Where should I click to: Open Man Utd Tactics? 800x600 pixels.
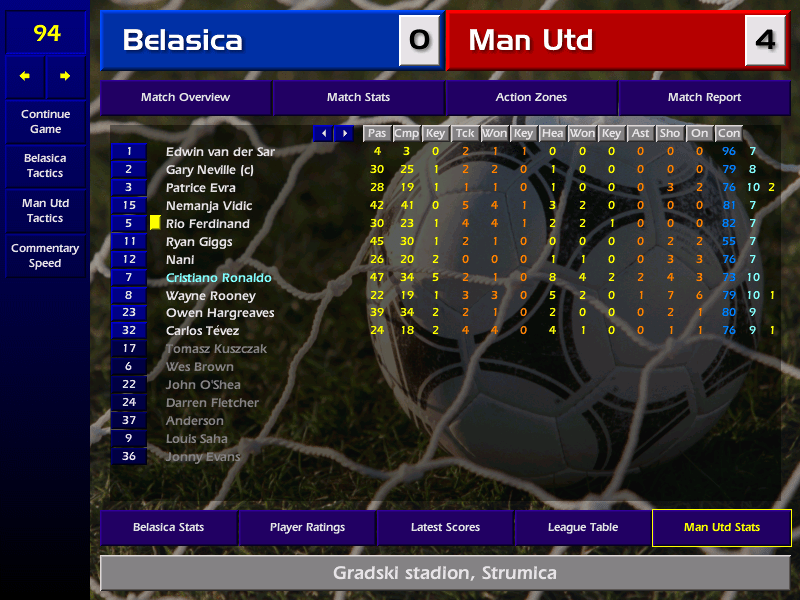pos(45,211)
